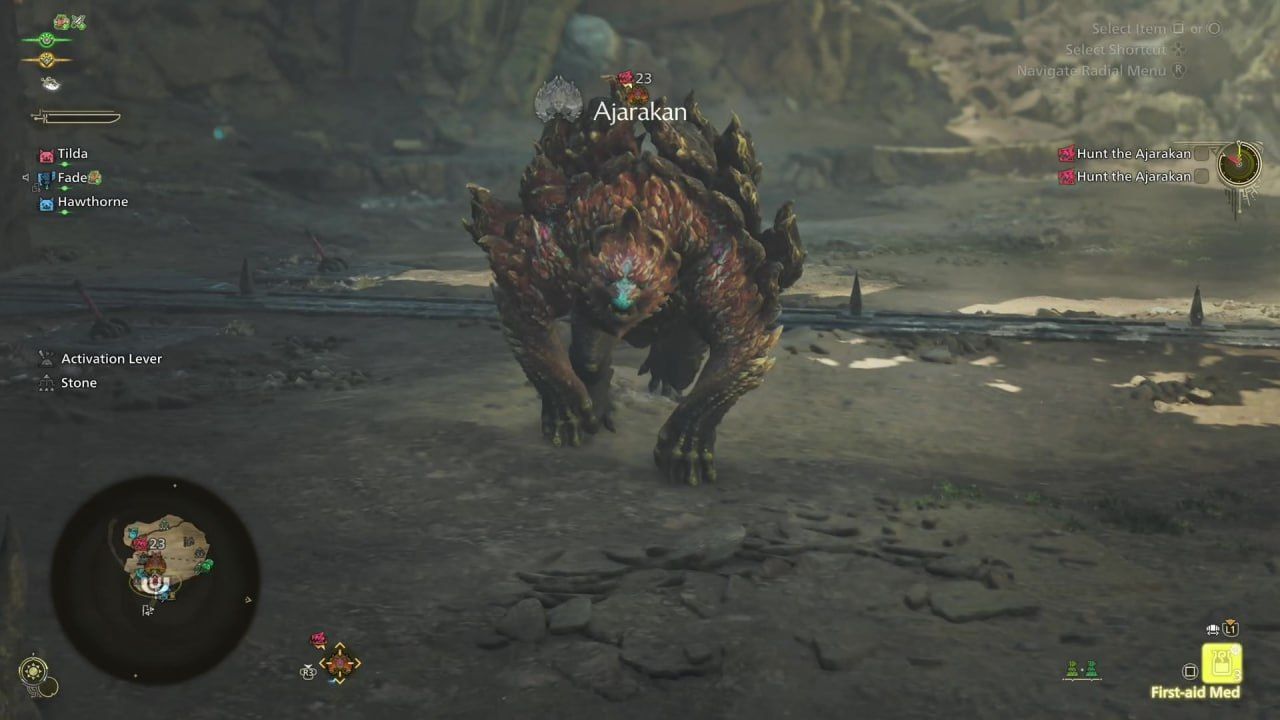Open the circular minimap
The width and height of the screenshot is (1280, 720).
[x=155, y=580]
